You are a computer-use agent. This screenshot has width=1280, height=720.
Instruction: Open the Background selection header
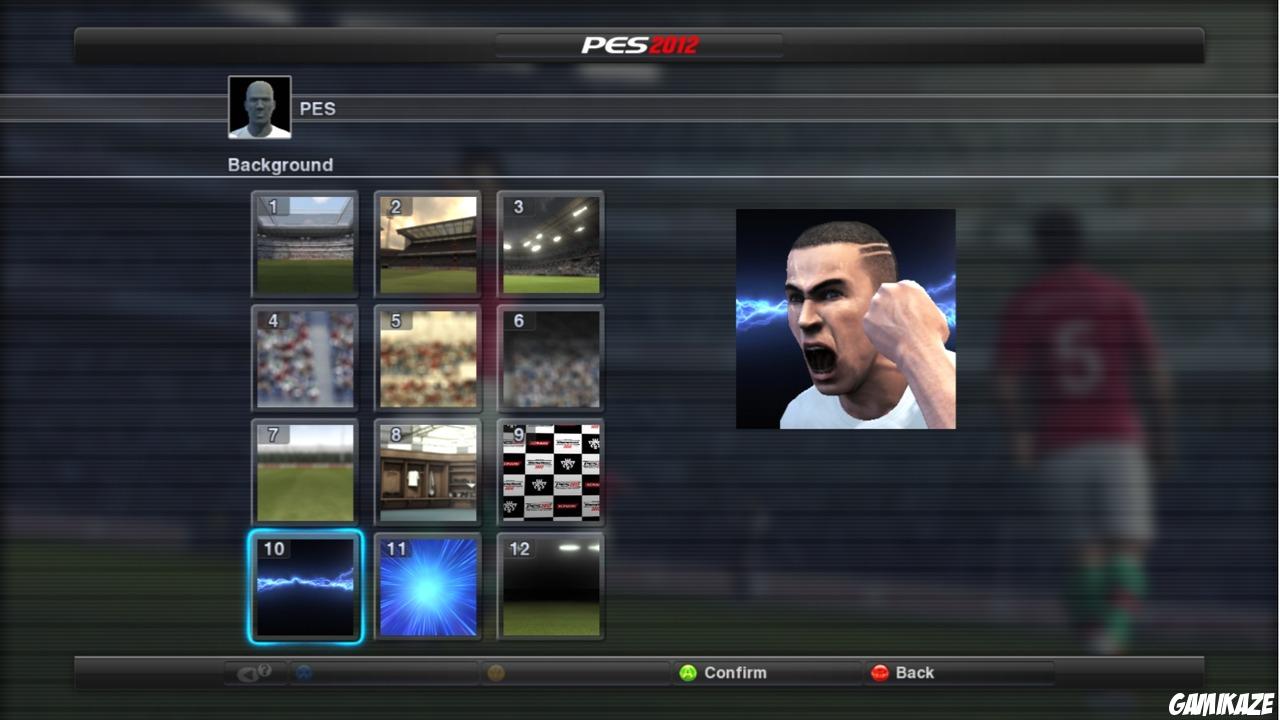click(x=279, y=164)
